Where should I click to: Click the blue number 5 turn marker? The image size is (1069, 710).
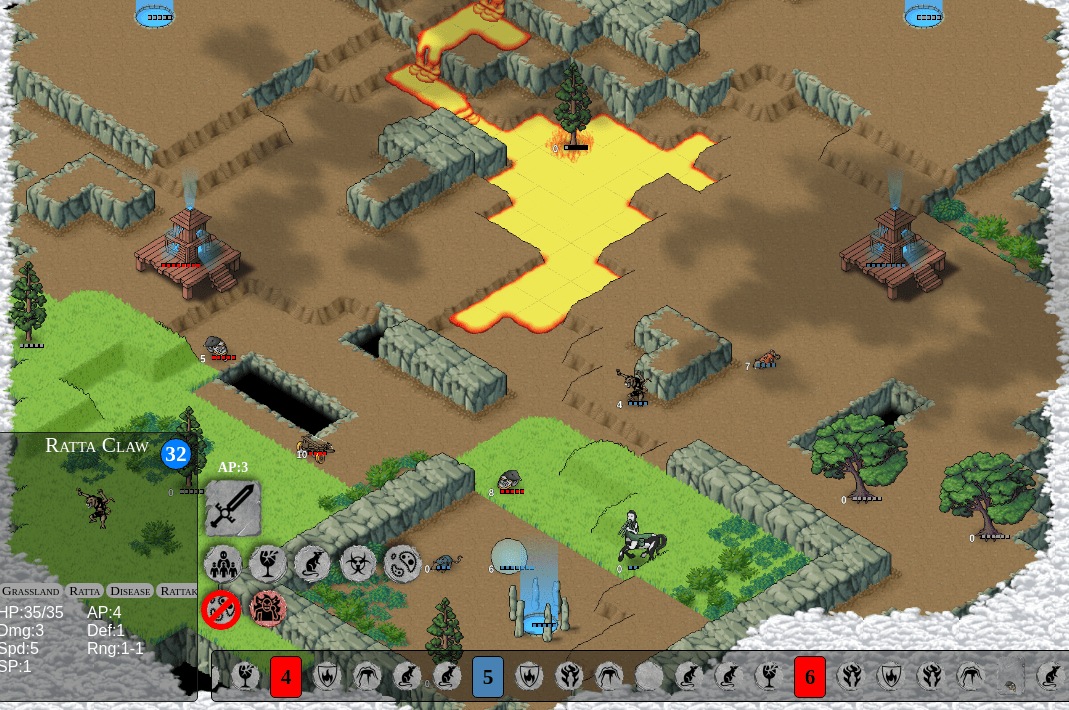488,677
